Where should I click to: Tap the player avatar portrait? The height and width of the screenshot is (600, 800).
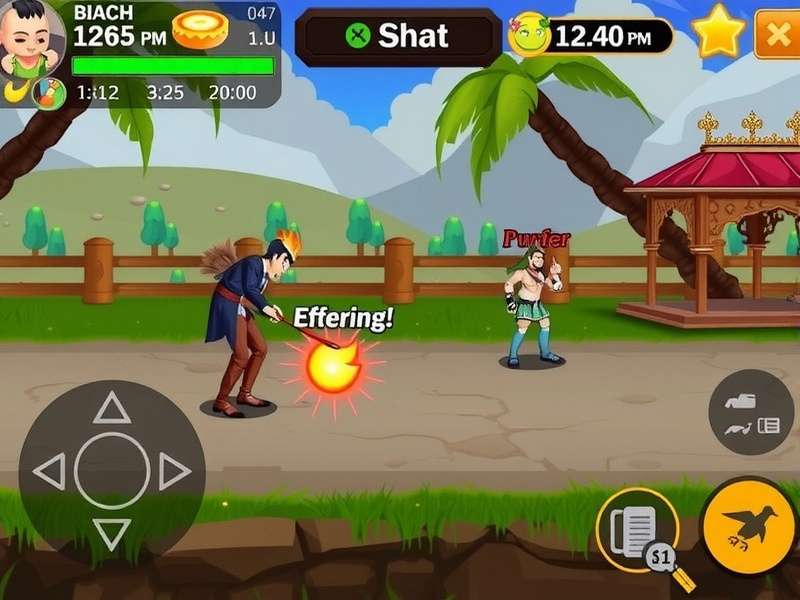[31, 39]
